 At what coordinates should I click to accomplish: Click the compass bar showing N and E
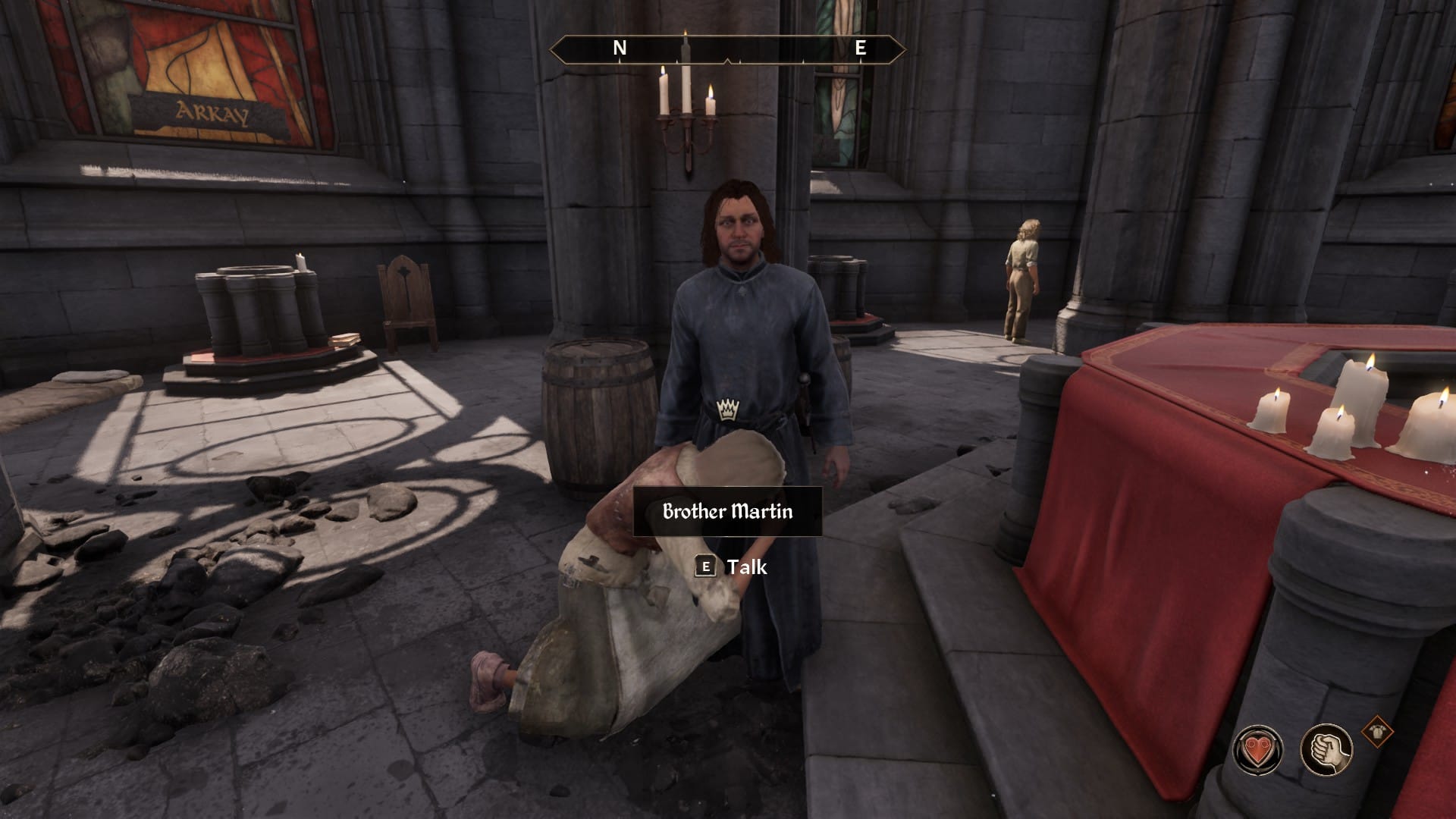click(x=727, y=49)
